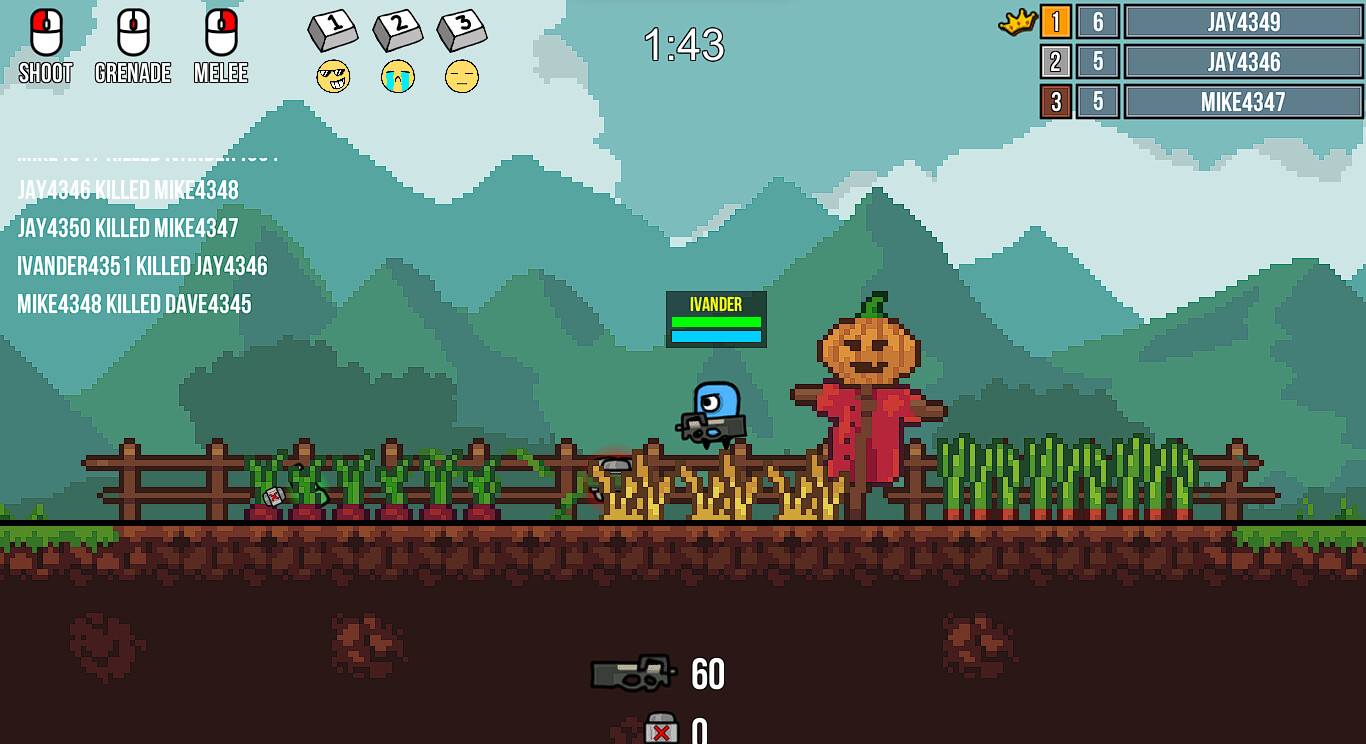Select the sunglasses emoji under key 1

pos(334,76)
